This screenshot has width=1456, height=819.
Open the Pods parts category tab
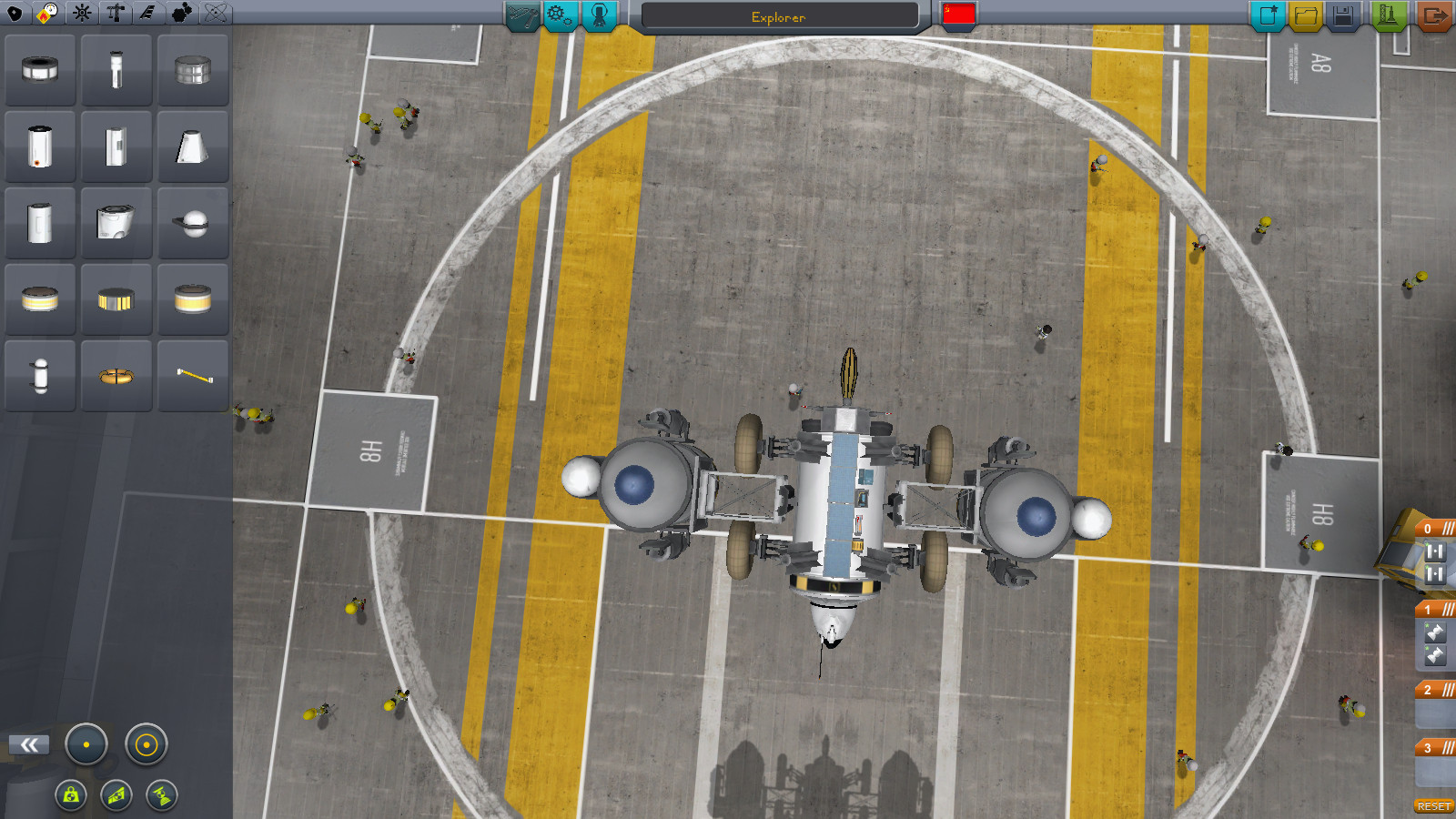(x=15, y=13)
